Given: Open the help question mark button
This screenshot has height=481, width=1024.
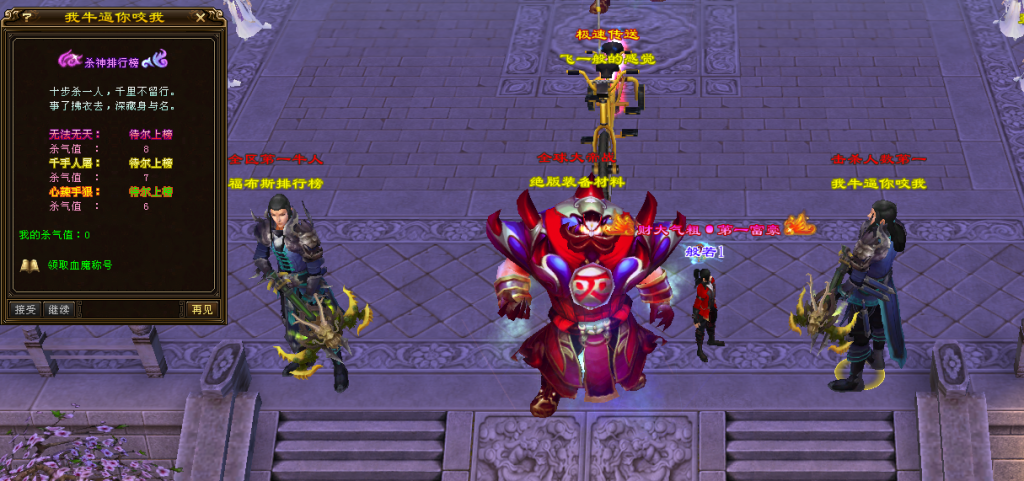Looking at the screenshot, I should click(26, 17).
